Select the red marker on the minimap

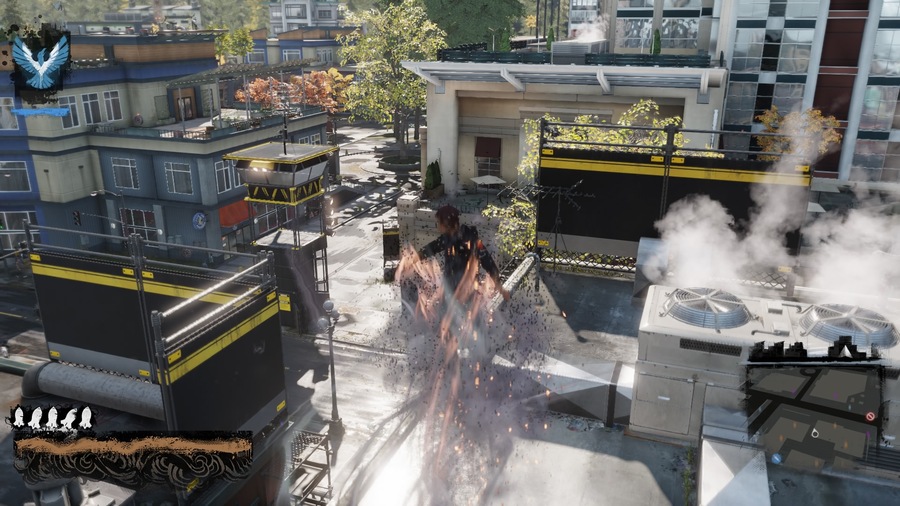coord(870,415)
